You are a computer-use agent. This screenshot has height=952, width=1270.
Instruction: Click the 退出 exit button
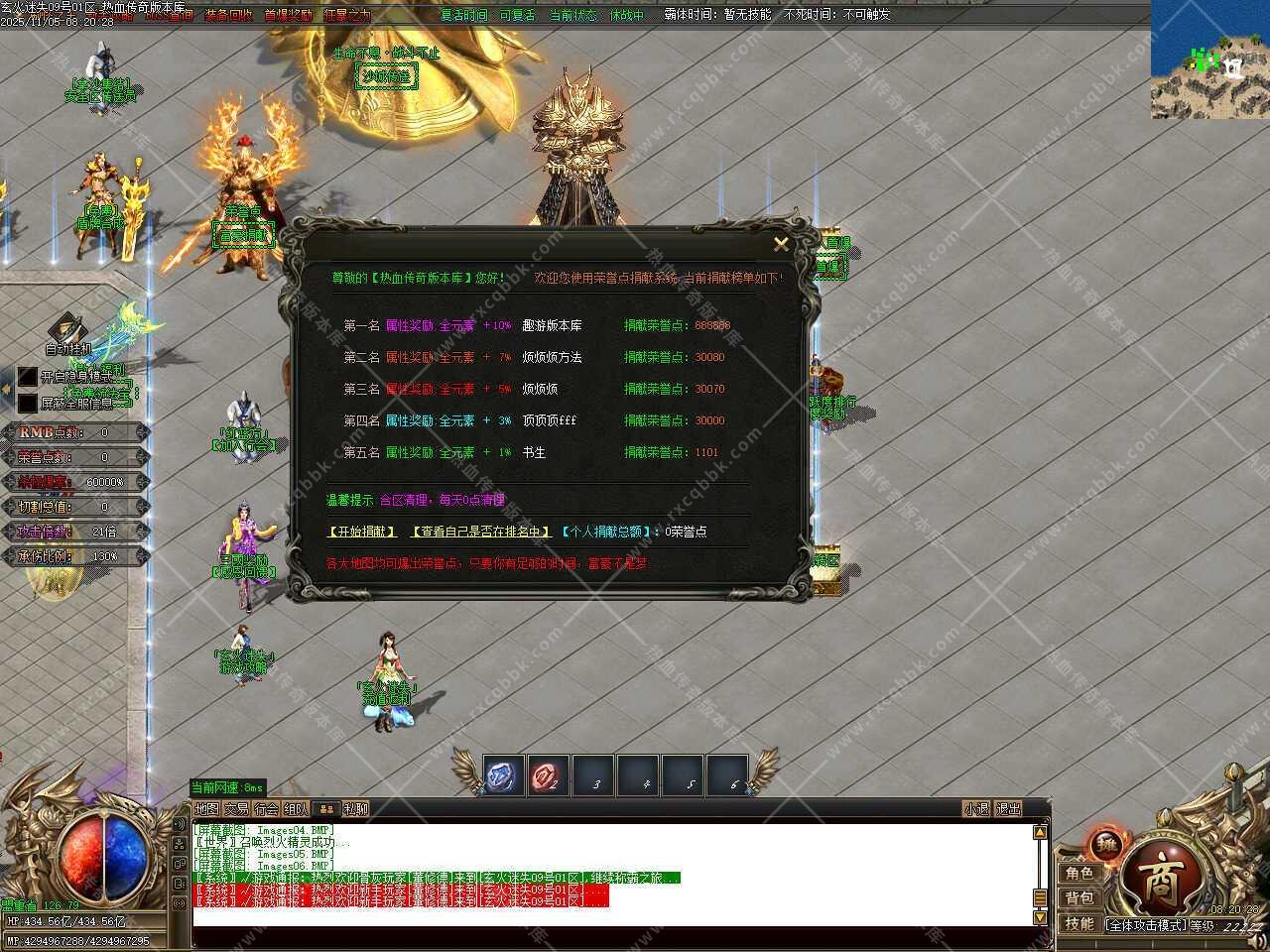(1008, 809)
